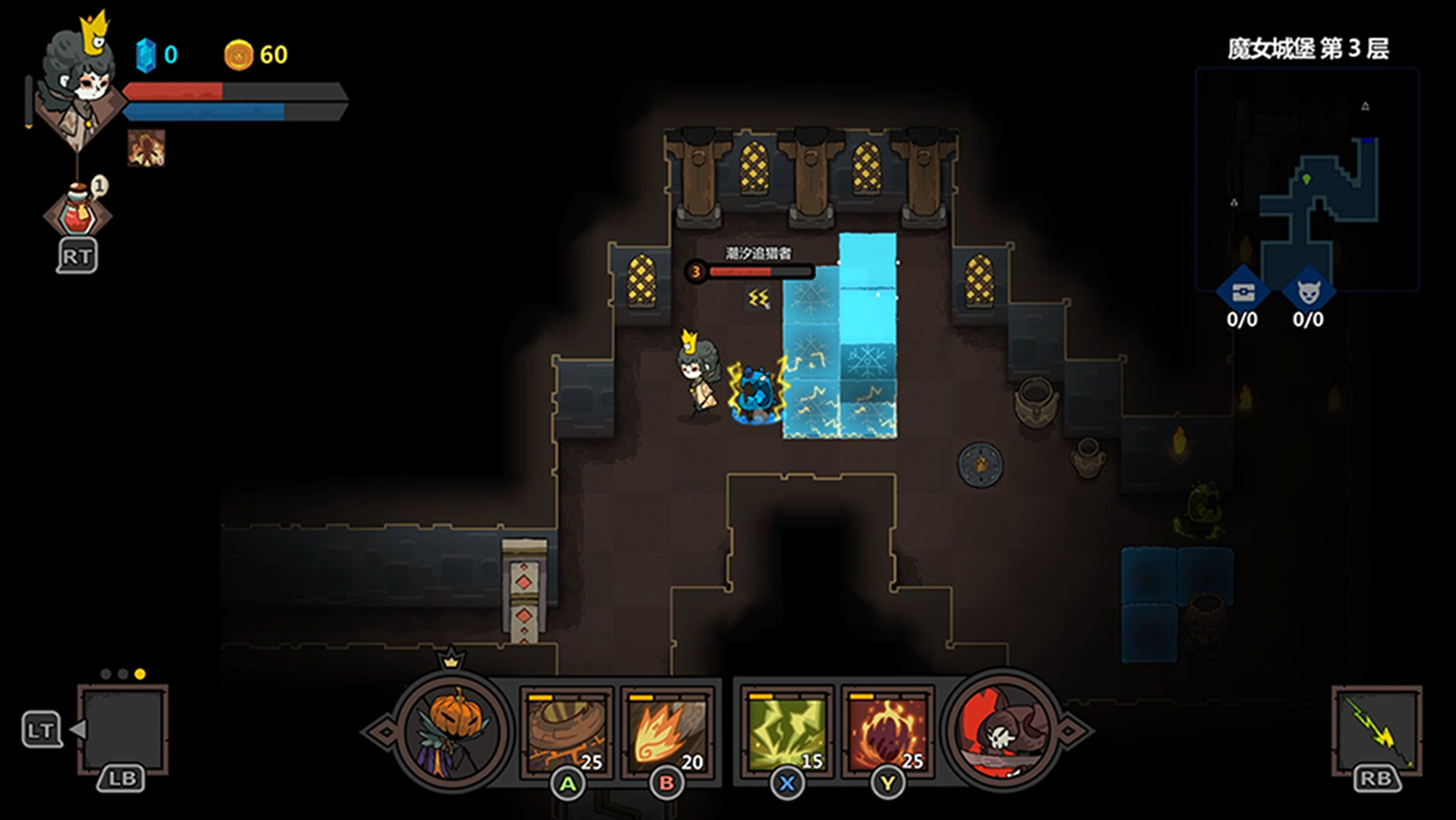
Task: Use the fire slash skill
Action: pos(667,732)
